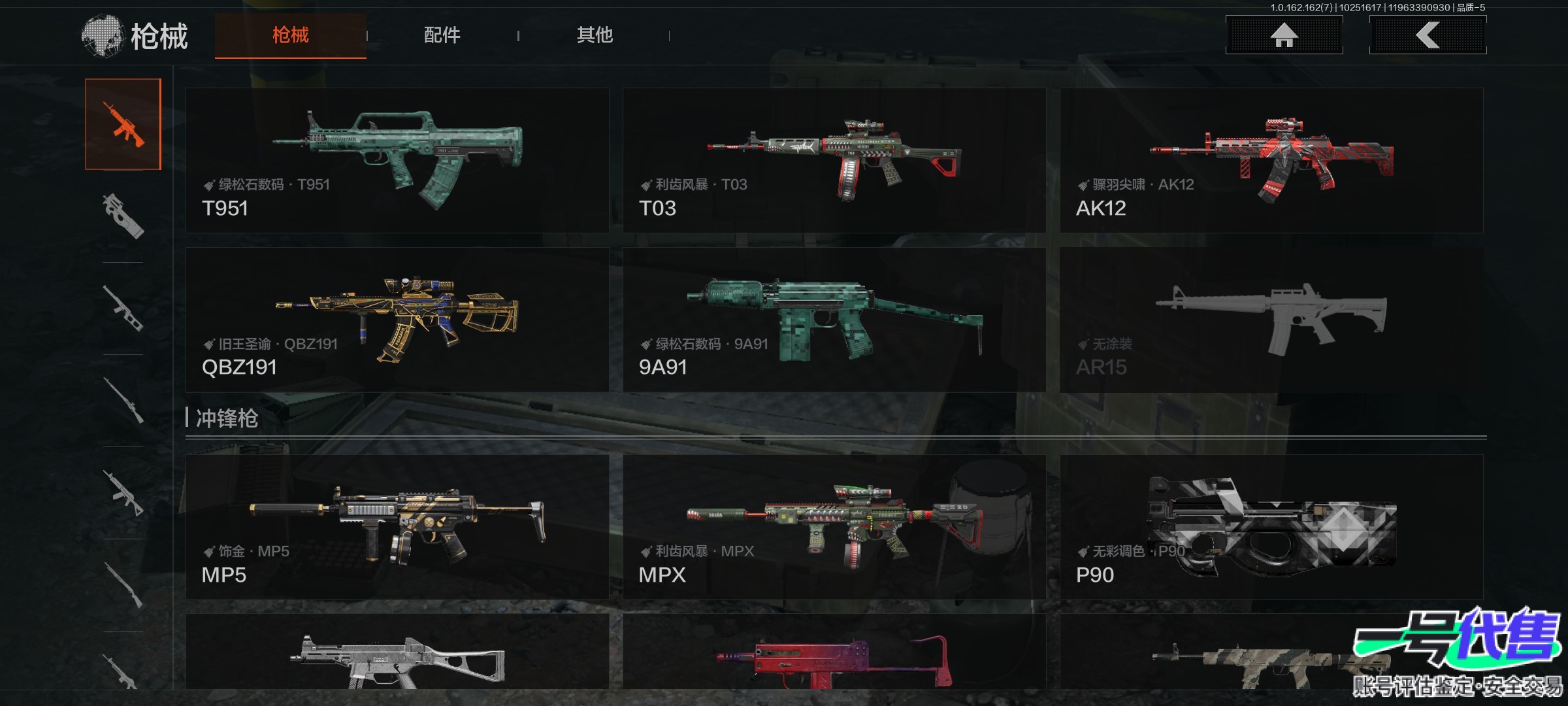Pick the 9A91 weapon card
1568x706 pixels.
(x=834, y=320)
